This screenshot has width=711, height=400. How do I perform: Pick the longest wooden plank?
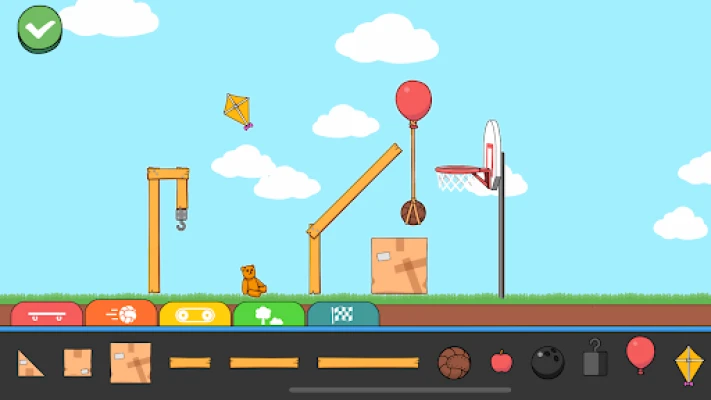point(368,362)
